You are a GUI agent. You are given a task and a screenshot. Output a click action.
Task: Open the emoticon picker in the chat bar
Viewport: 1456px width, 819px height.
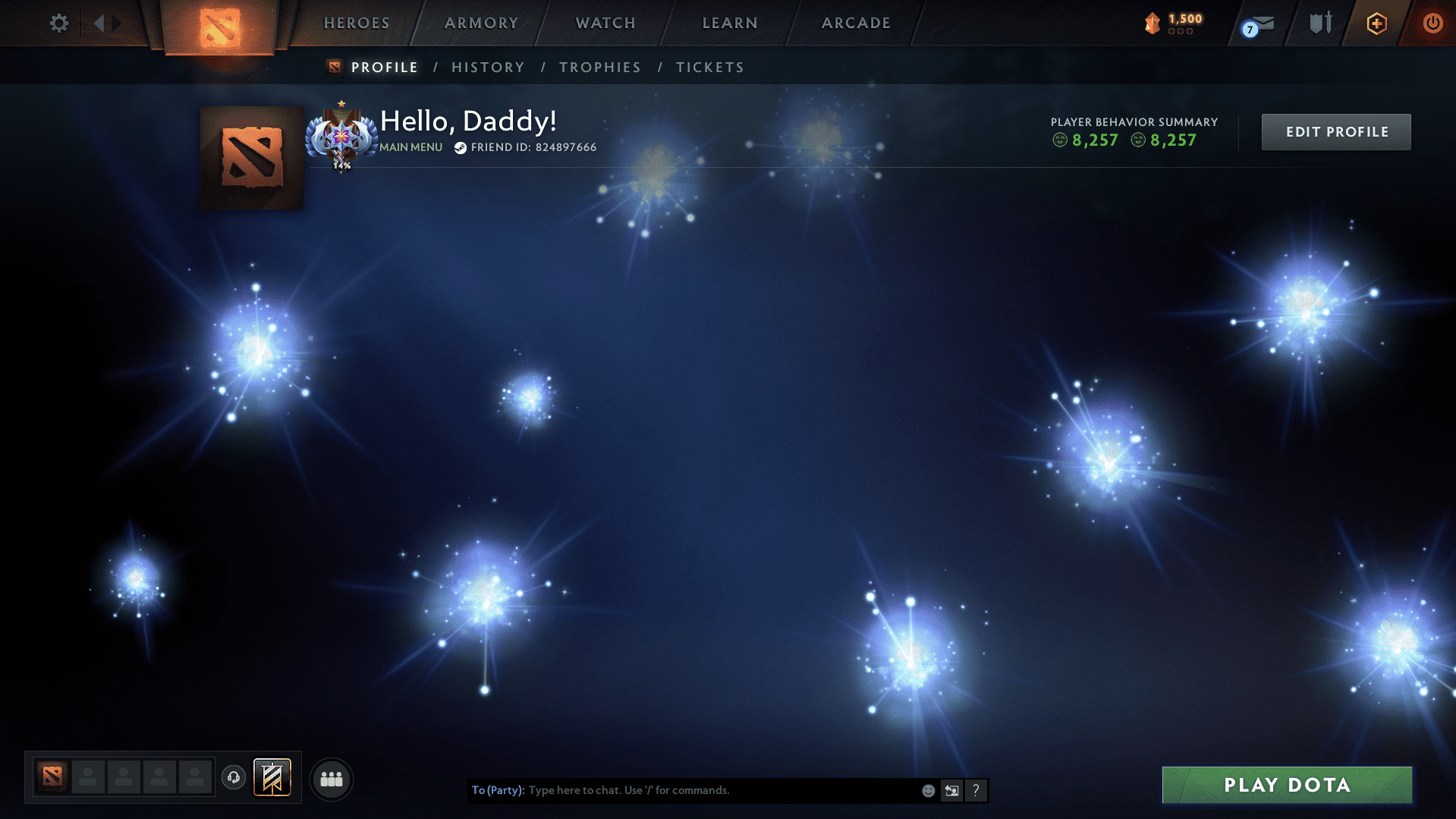click(x=928, y=790)
